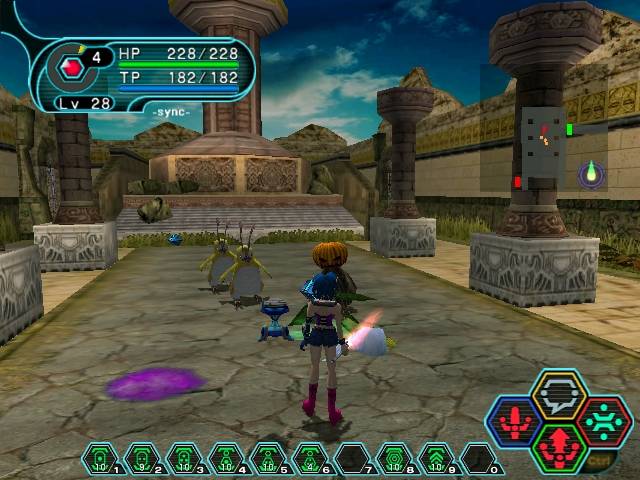Select the hexagonal item in slot 8

[x=392, y=459]
